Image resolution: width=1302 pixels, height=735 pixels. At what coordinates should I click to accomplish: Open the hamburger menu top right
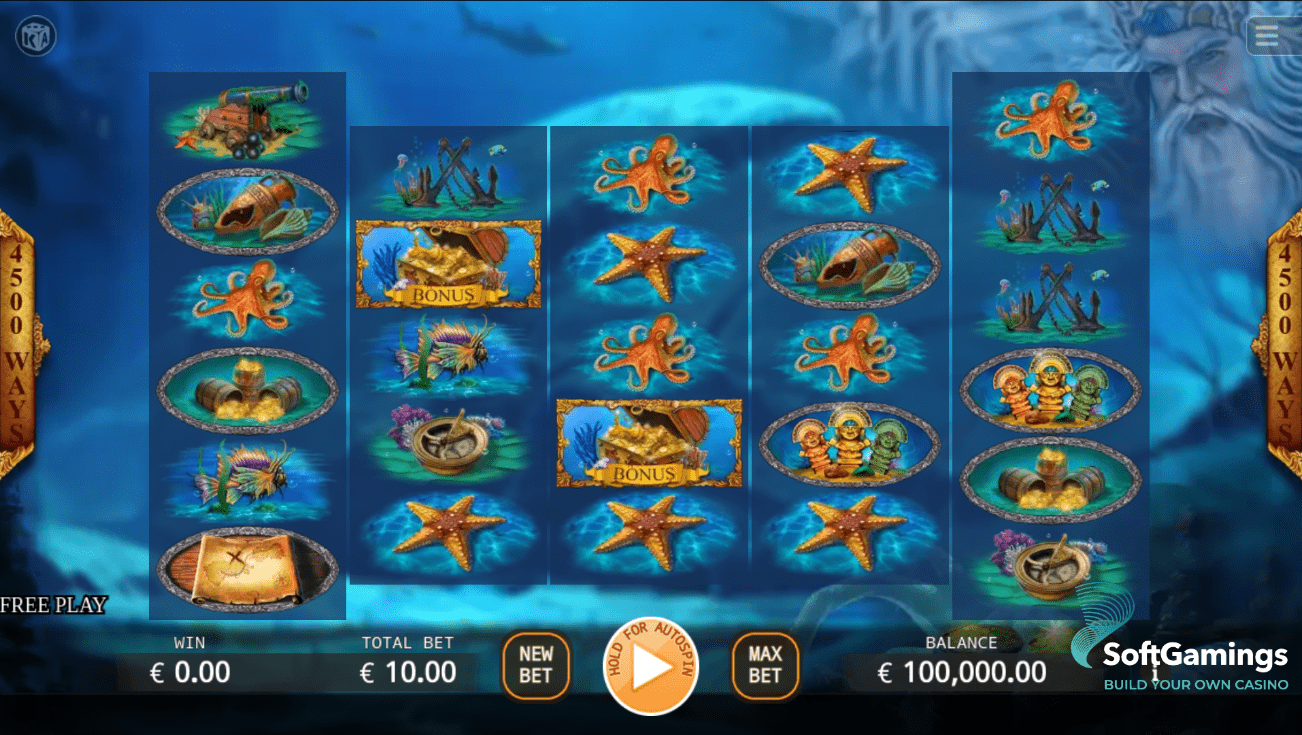[x=1267, y=35]
